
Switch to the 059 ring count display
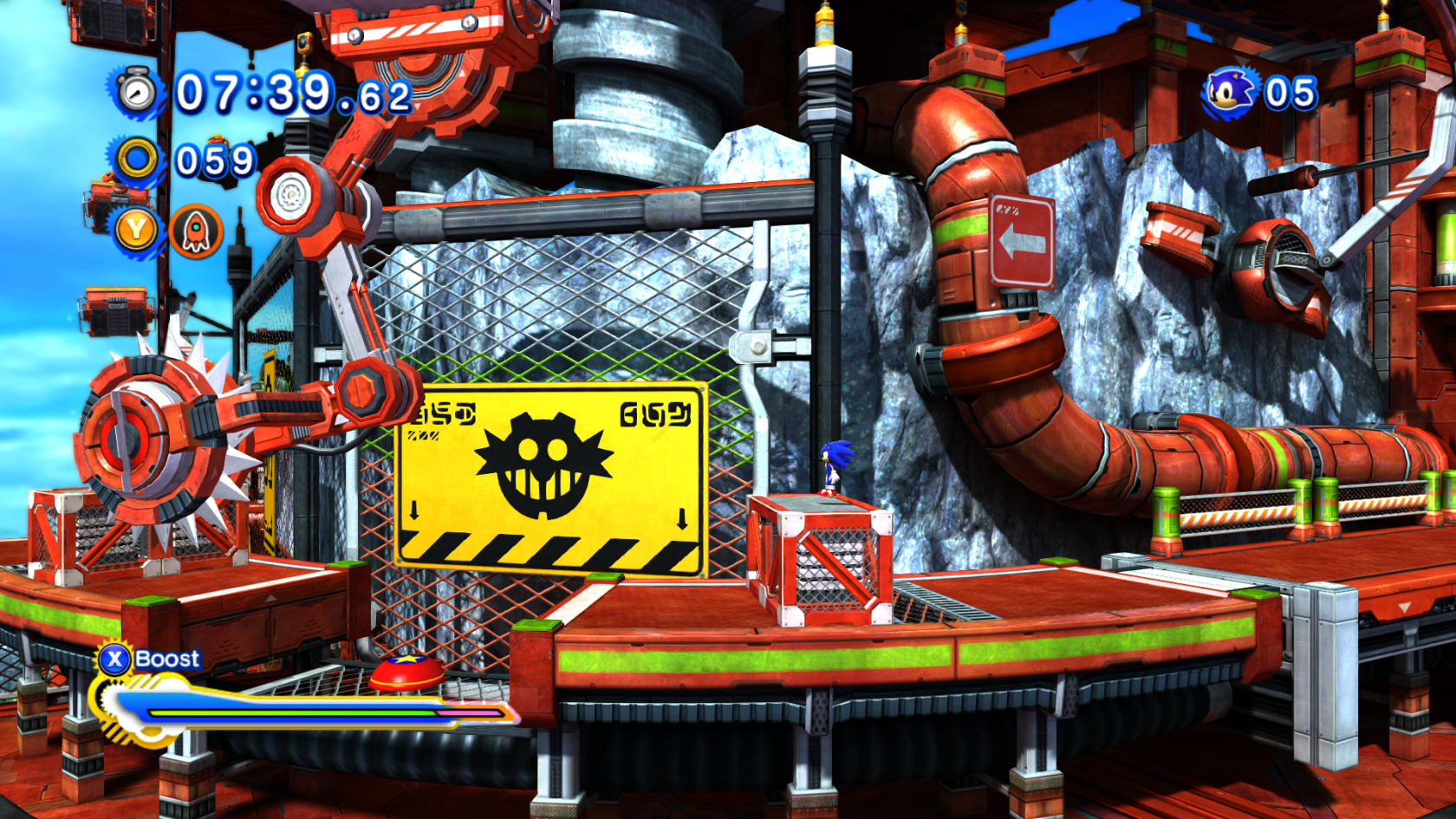pyautogui.click(x=214, y=159)
